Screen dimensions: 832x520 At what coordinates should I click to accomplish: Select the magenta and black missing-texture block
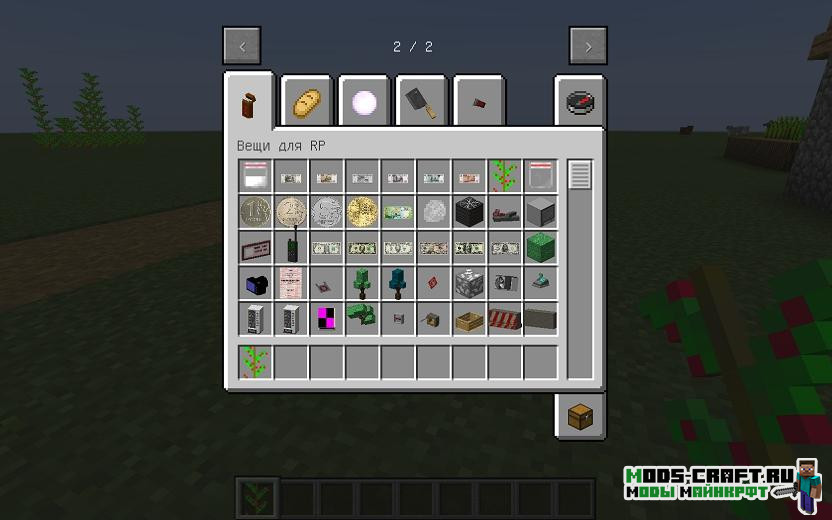click(x=327, y=319)
